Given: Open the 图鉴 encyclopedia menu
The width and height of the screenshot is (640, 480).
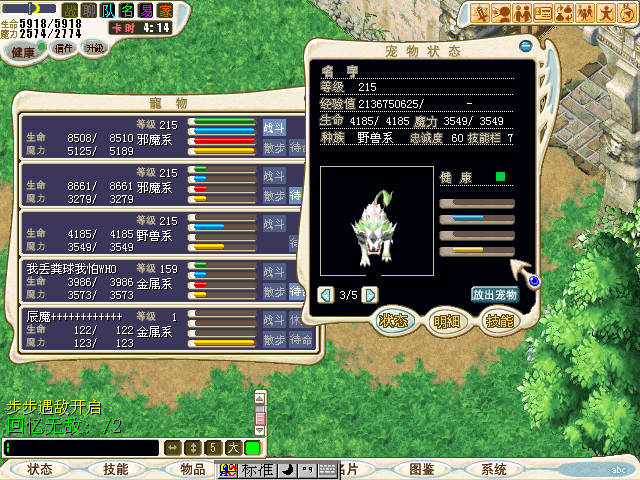Looking at the screenshot, I should pyautogui.click(x=421, y=469).
